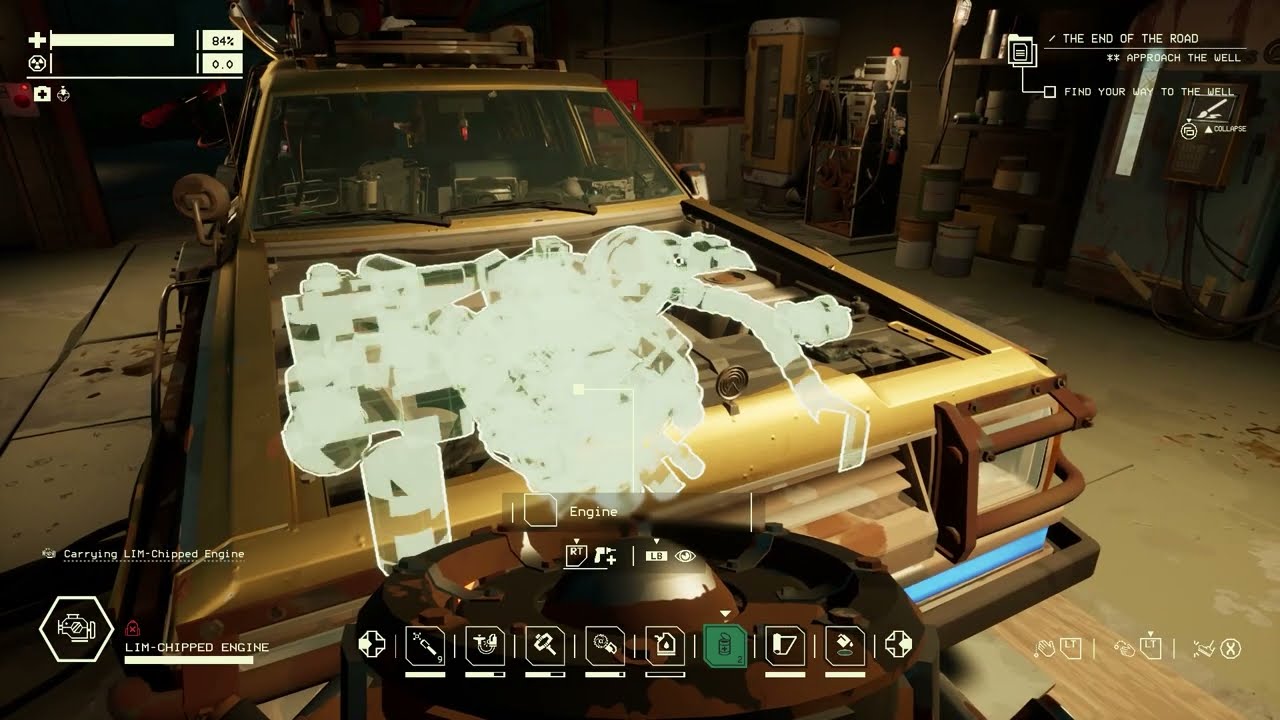Choose the hammer tool slot
The width and height of the screenshot is (1280, 720).
point(545,645)
